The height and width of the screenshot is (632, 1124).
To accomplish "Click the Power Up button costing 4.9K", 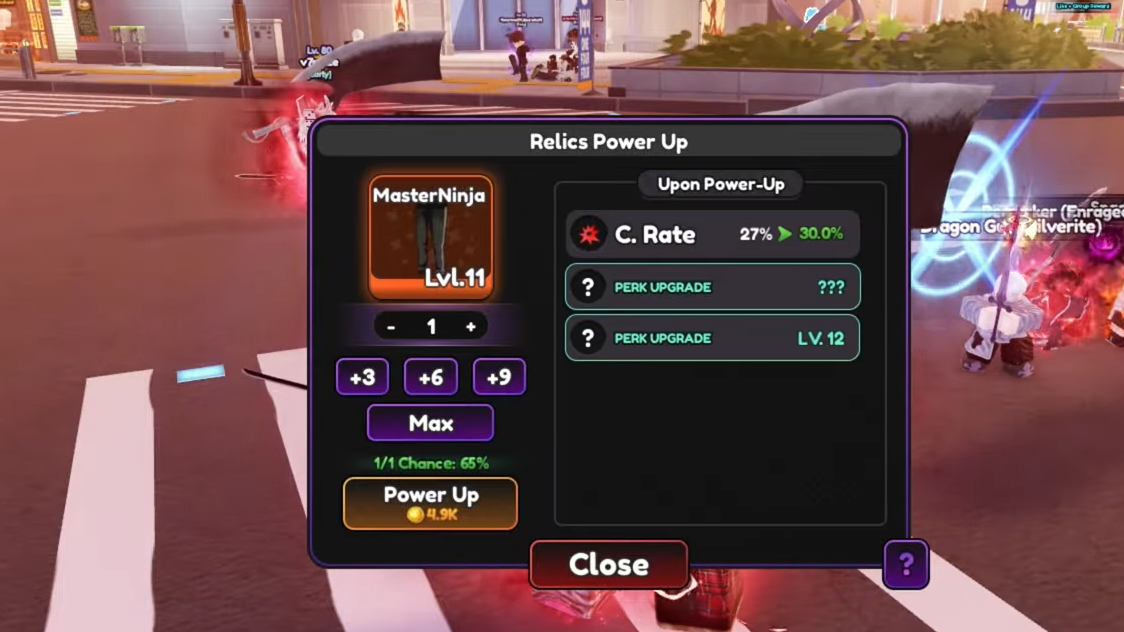I will coord(430,503).
